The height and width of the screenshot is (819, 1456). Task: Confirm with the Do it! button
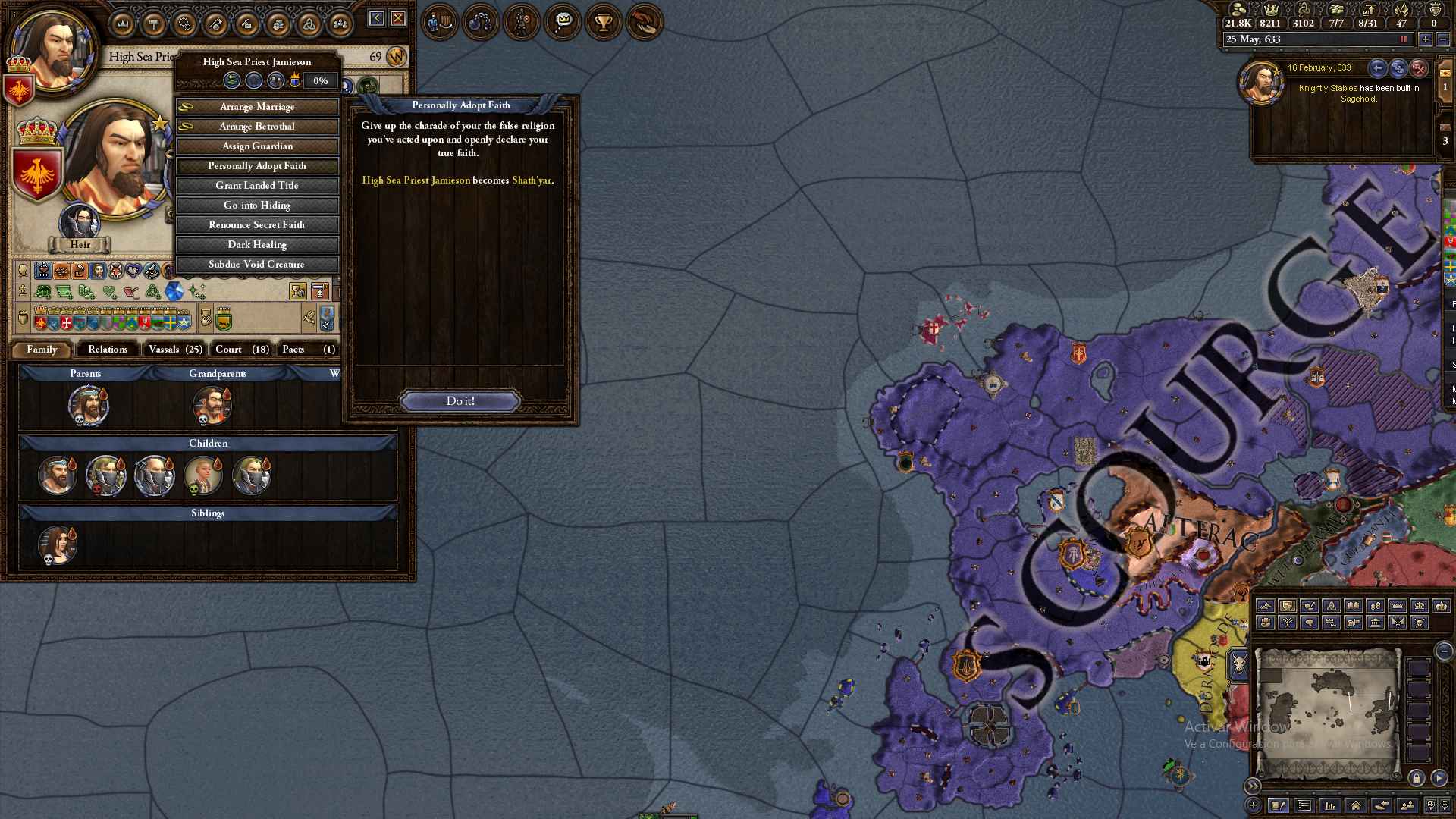[460, 401]
